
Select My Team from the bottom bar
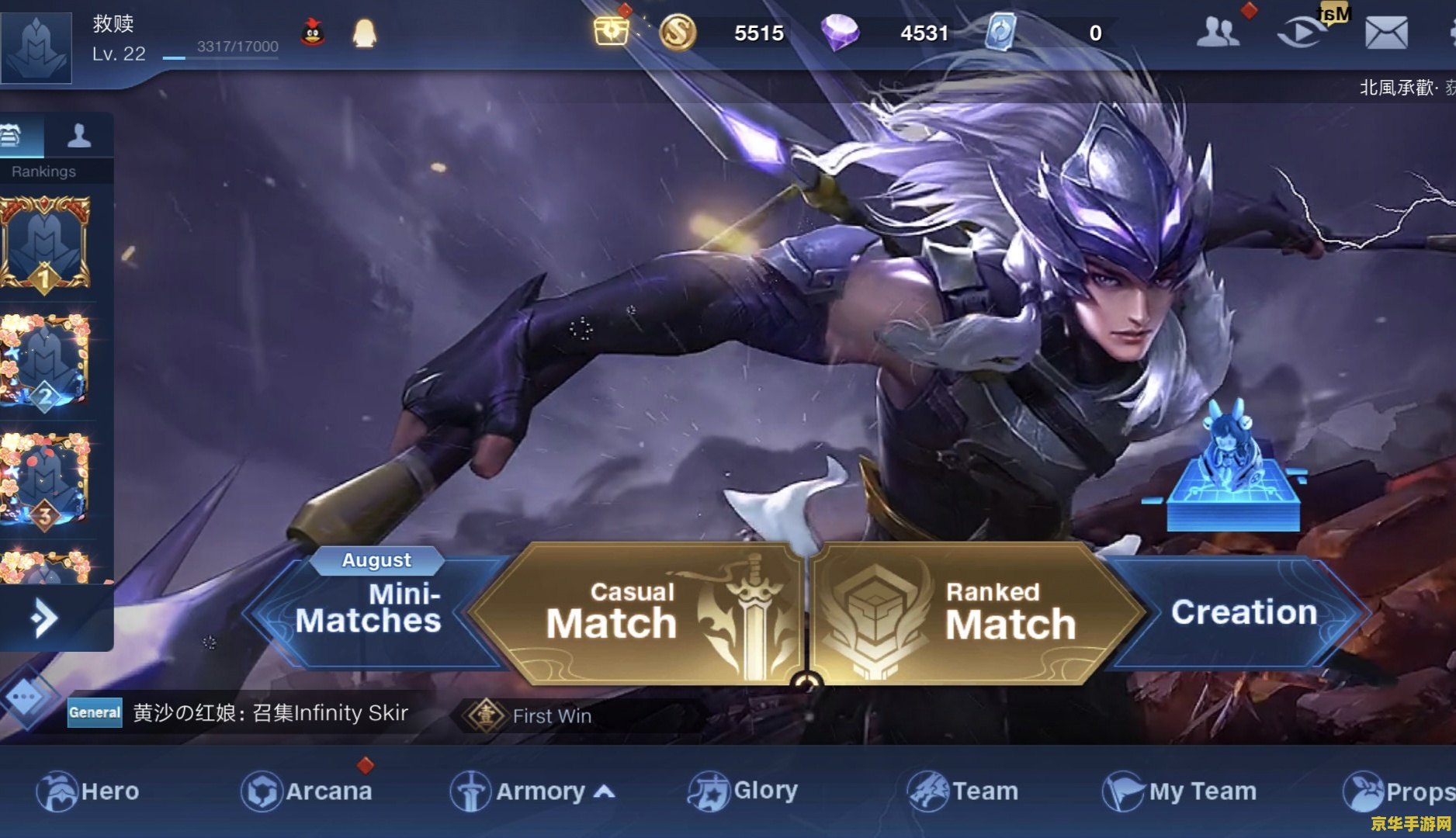coord(1180,791)
